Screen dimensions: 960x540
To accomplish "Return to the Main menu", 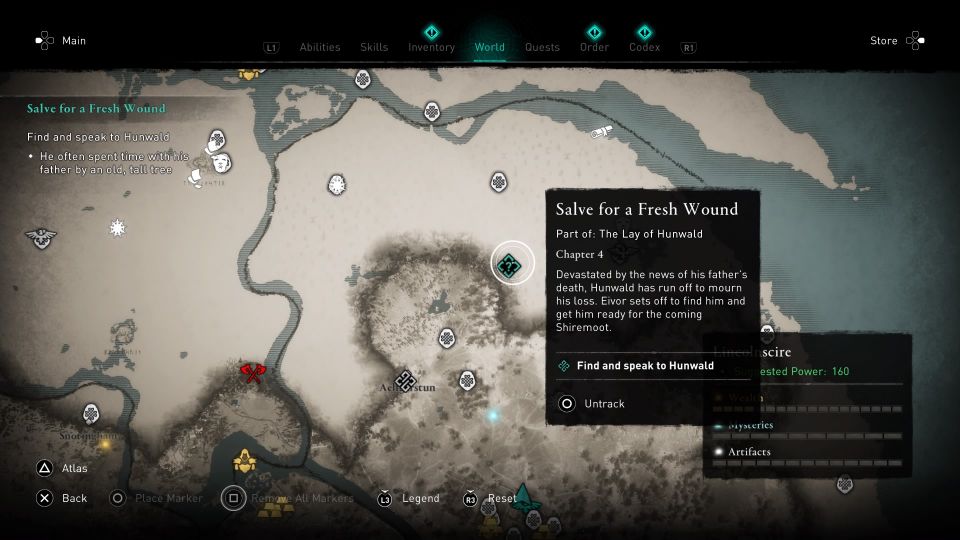I will tap(73, 41).
